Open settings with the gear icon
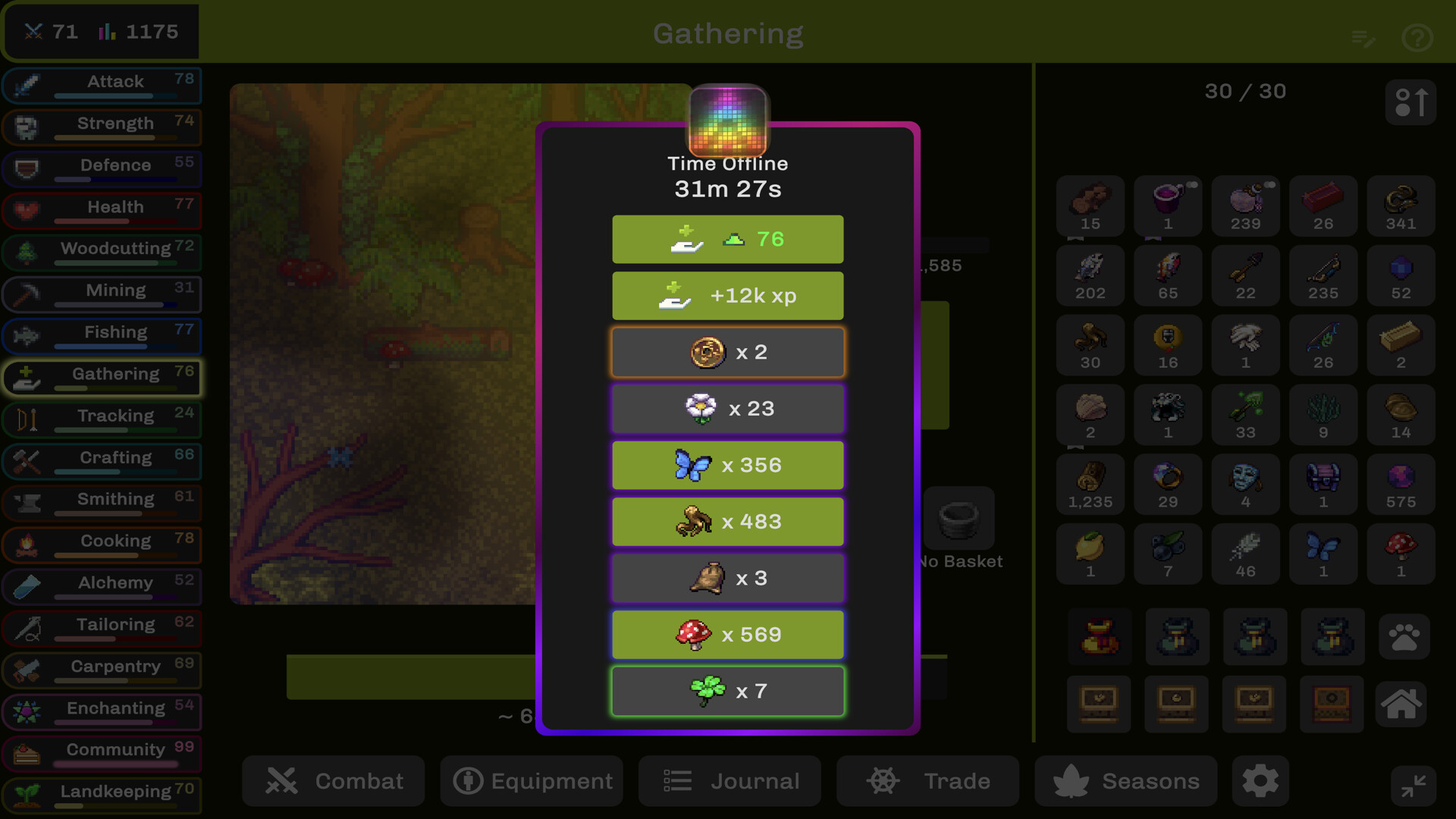Image resolution: width=1456 pixels, height=819 pixels. (1260, 781)
